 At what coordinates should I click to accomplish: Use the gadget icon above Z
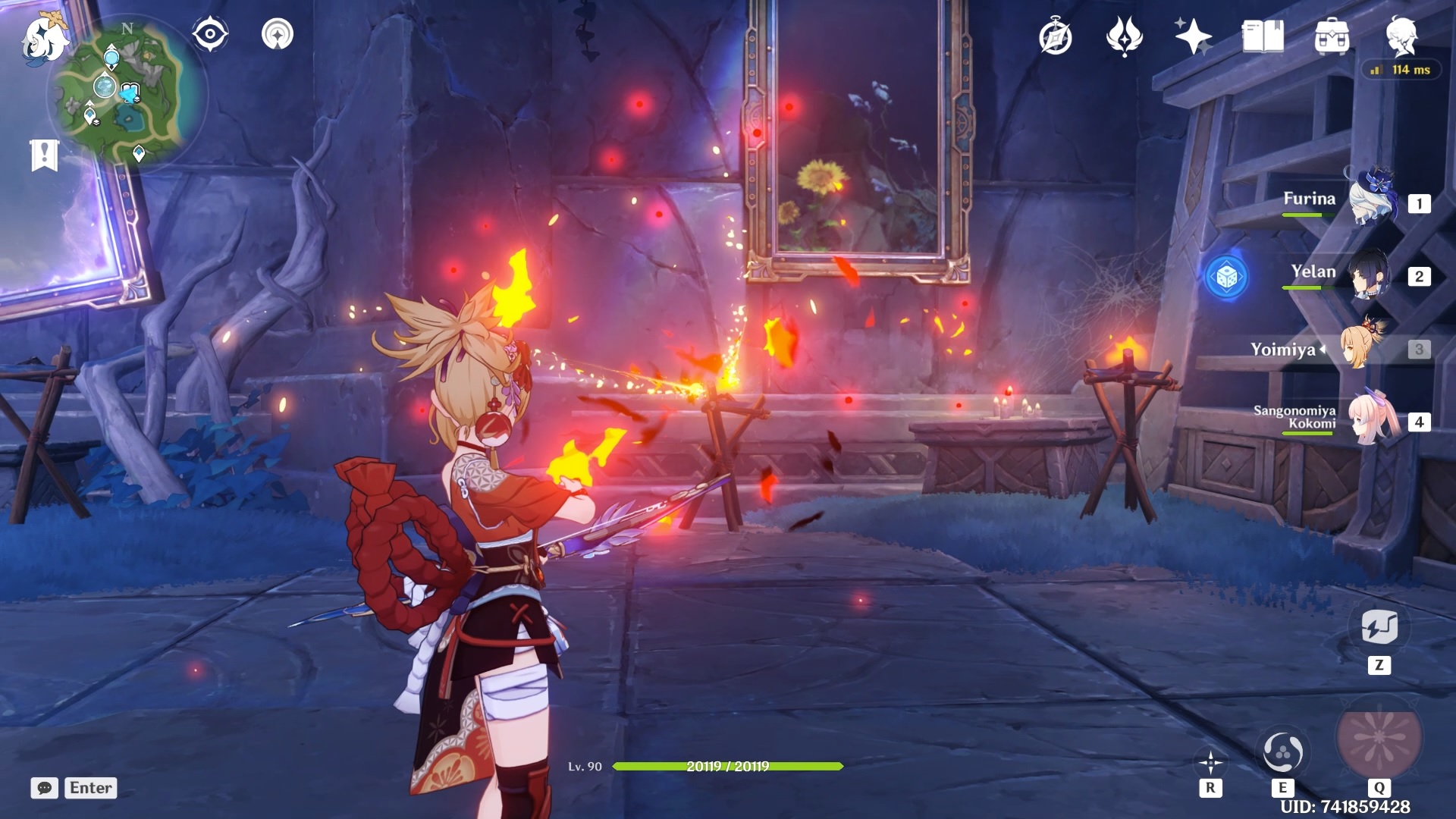1379,627
